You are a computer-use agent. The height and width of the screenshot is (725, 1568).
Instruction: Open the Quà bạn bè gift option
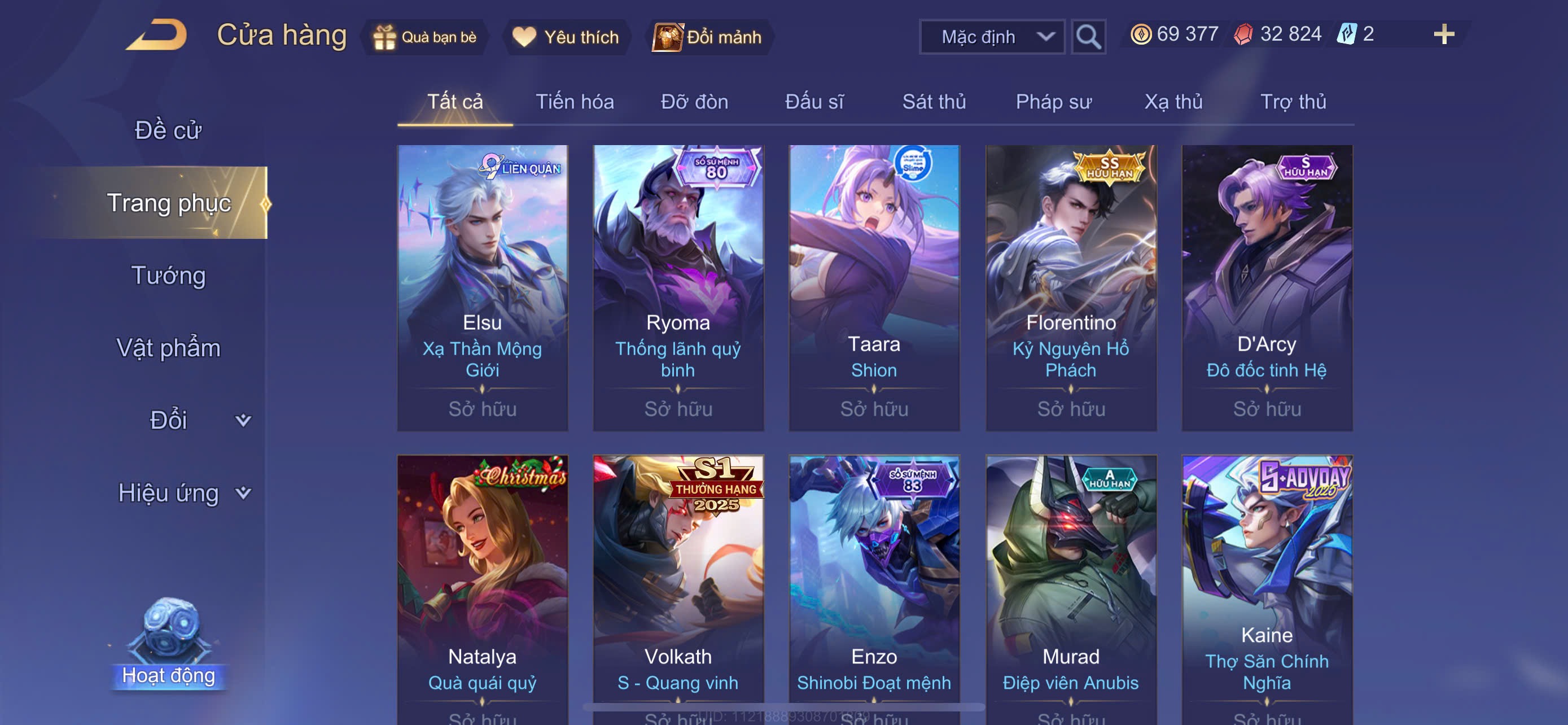click(x=425, y=37)
